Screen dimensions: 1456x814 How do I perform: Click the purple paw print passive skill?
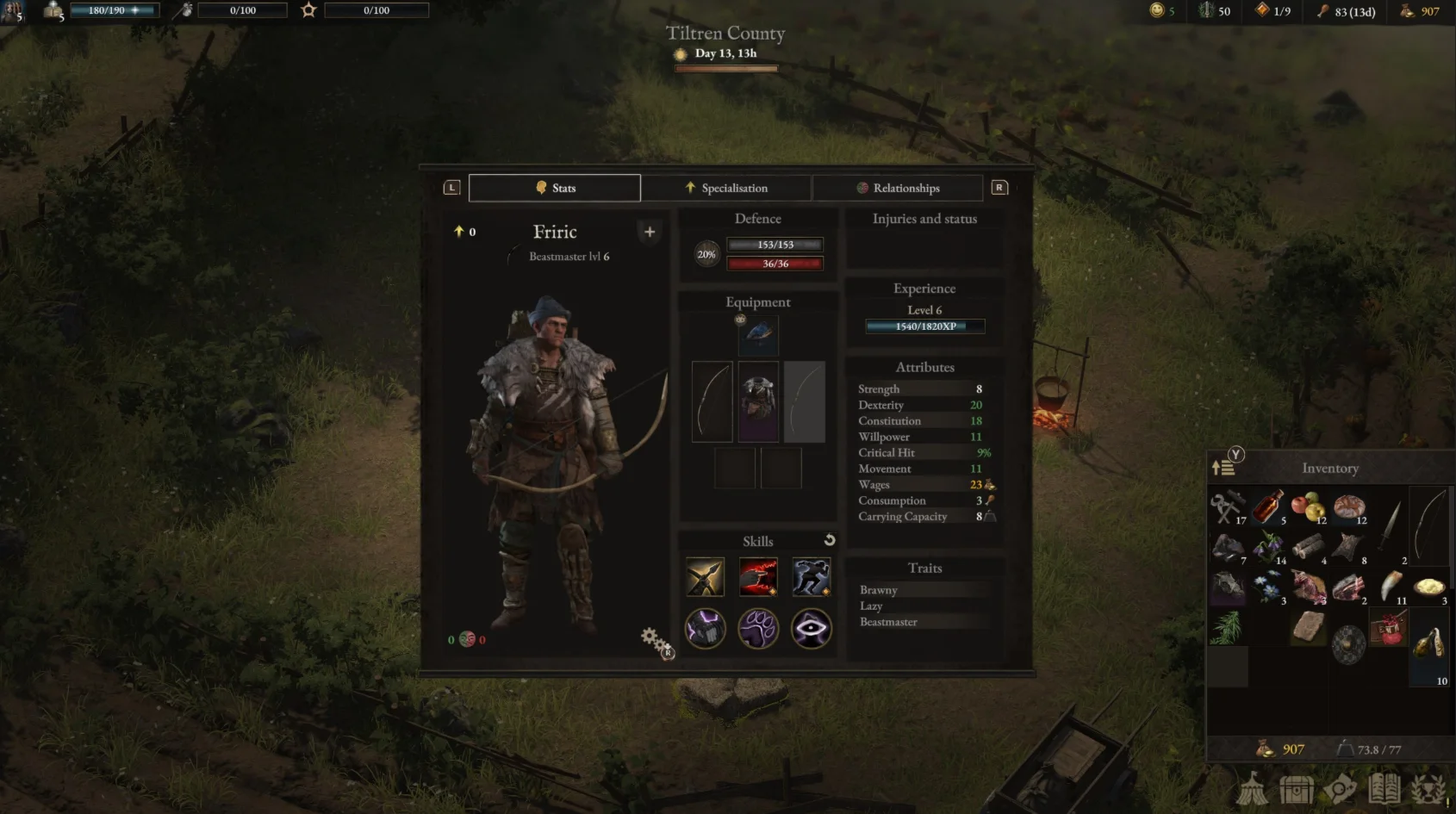tap(758, 629)
